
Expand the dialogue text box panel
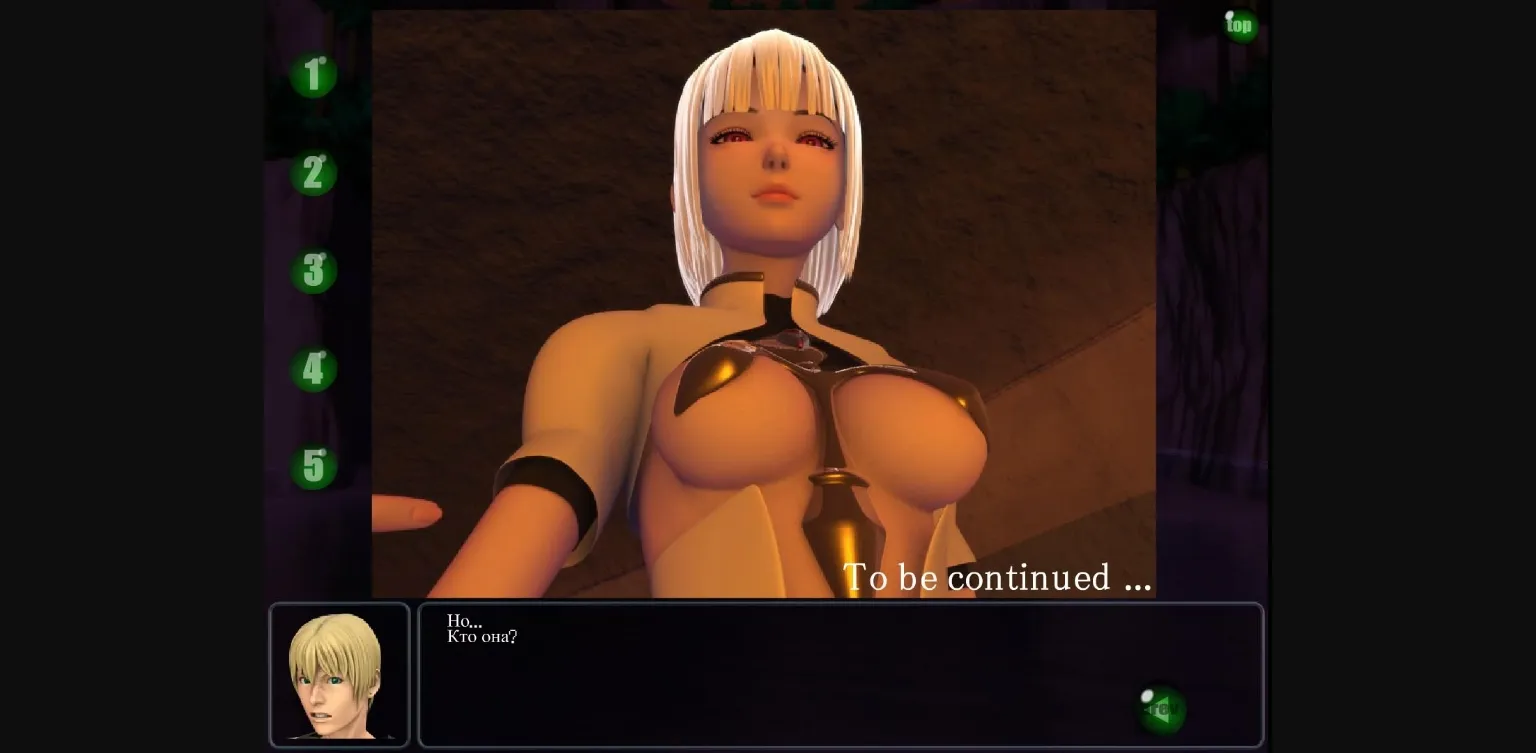840,675
